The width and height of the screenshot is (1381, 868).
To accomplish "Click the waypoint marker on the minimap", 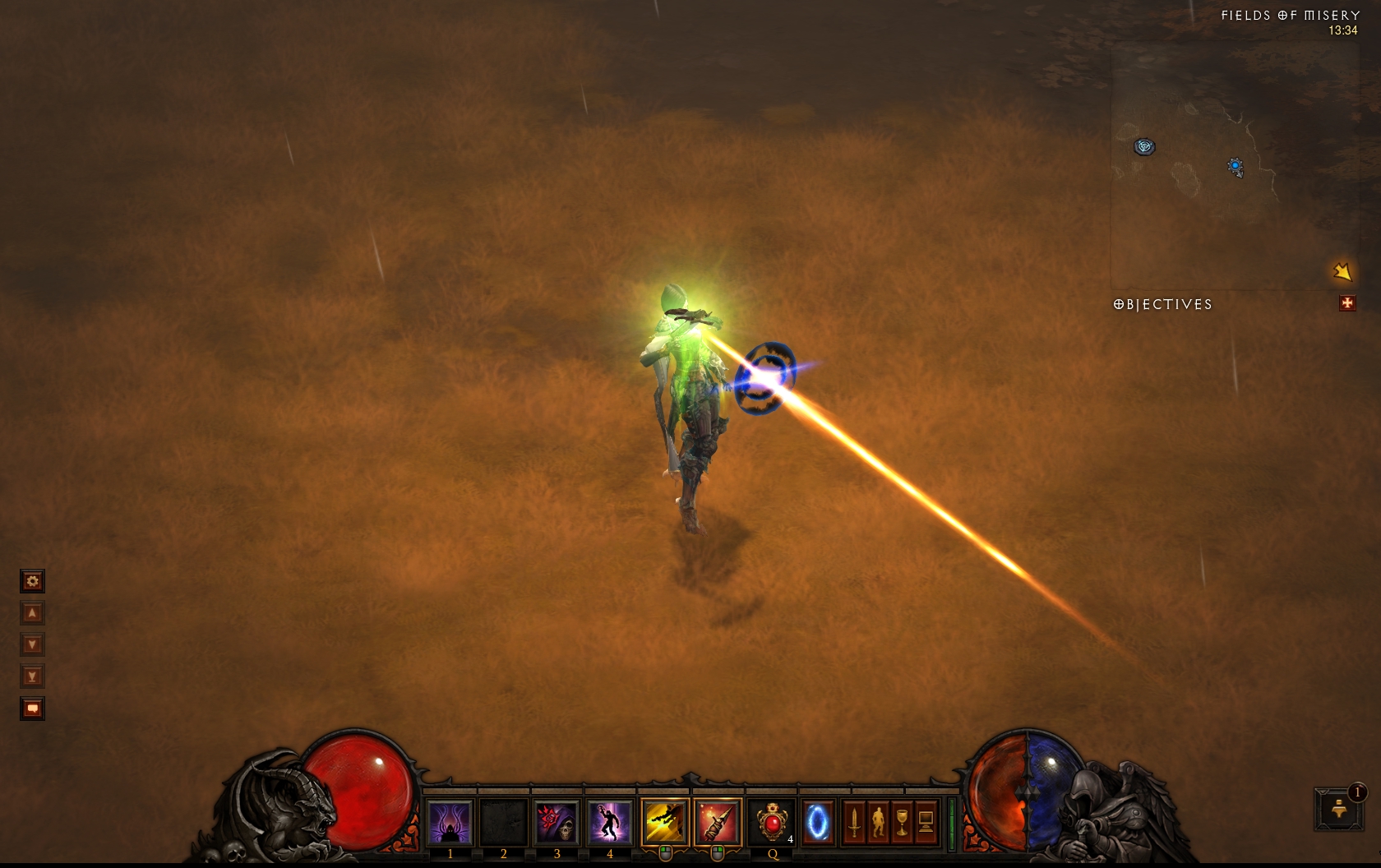I will tap(1144, 147).
